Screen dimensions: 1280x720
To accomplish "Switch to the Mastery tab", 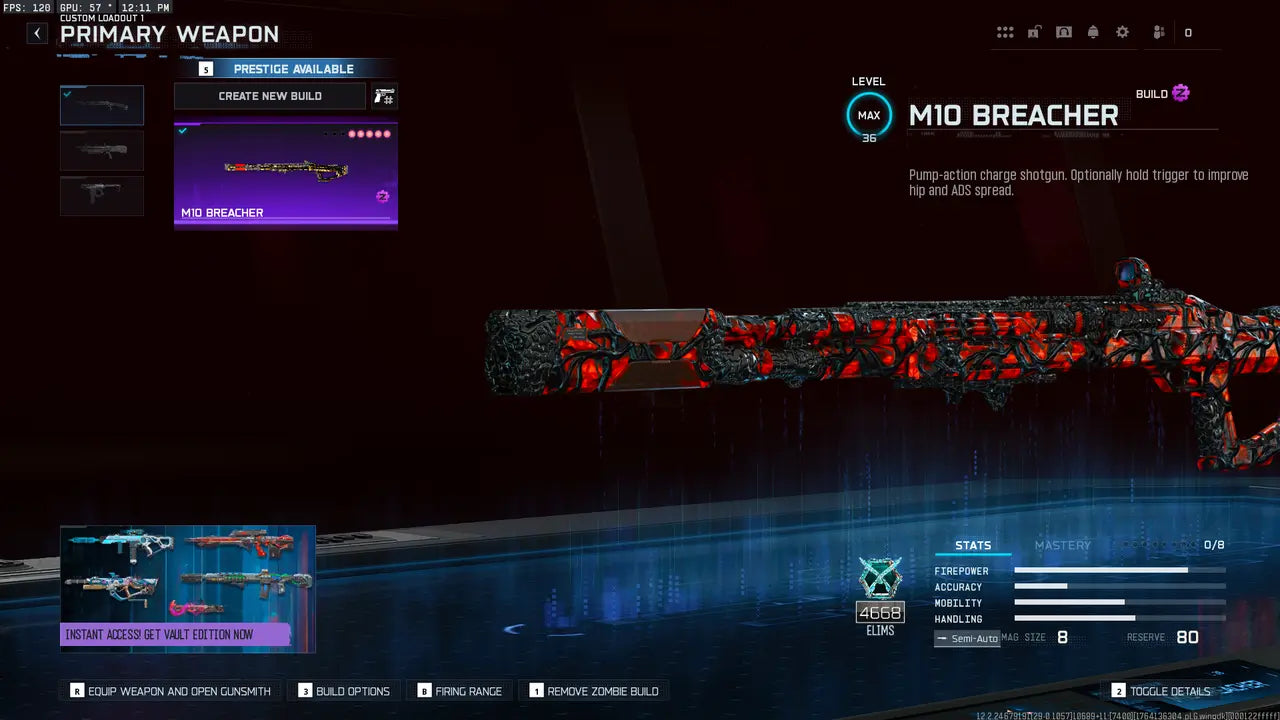I will [x=1063, y=545].
